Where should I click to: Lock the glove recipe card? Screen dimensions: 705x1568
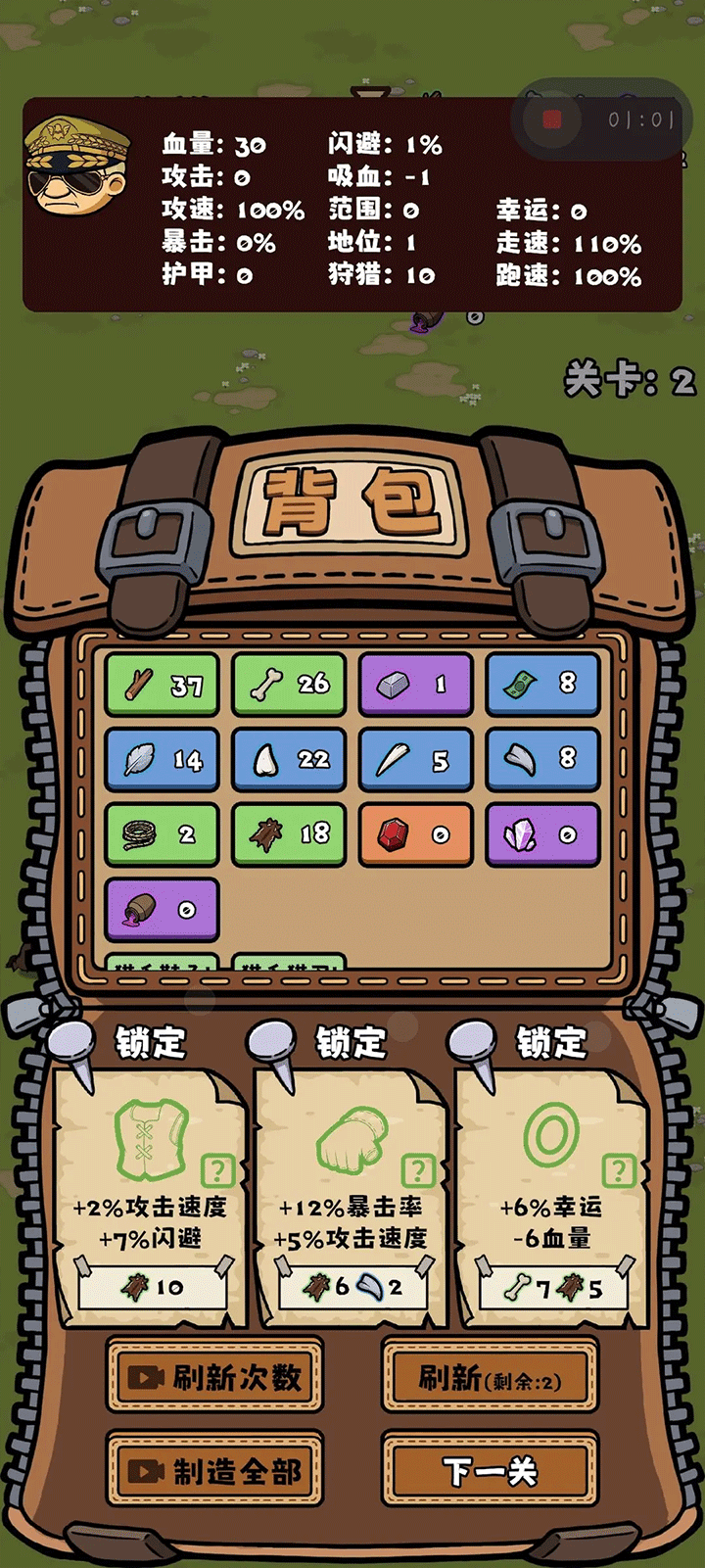click(351, 1042)
